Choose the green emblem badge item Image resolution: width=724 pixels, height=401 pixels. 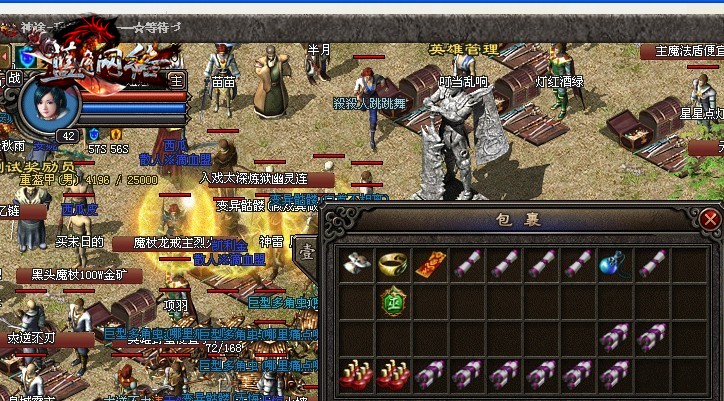click(391, 301)
